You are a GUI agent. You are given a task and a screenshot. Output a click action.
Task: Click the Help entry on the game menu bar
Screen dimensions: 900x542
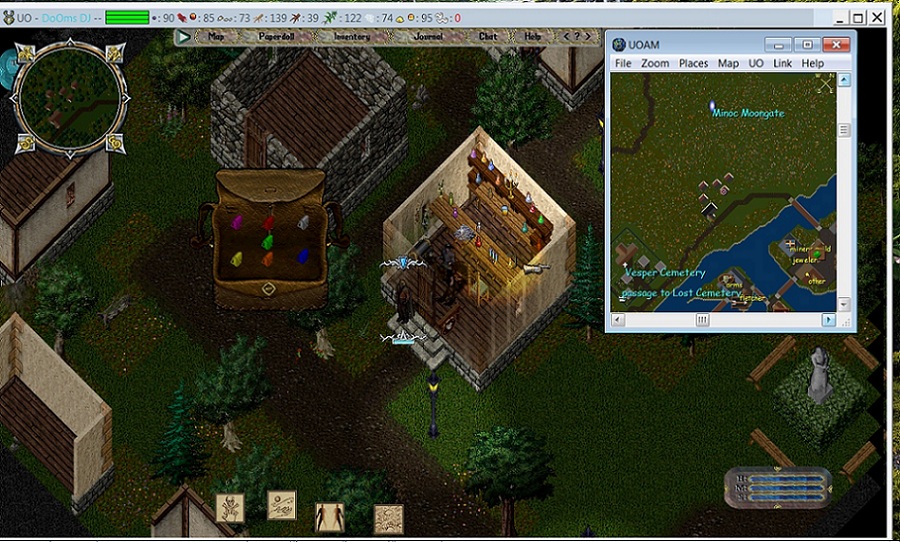tap(533, 37)
